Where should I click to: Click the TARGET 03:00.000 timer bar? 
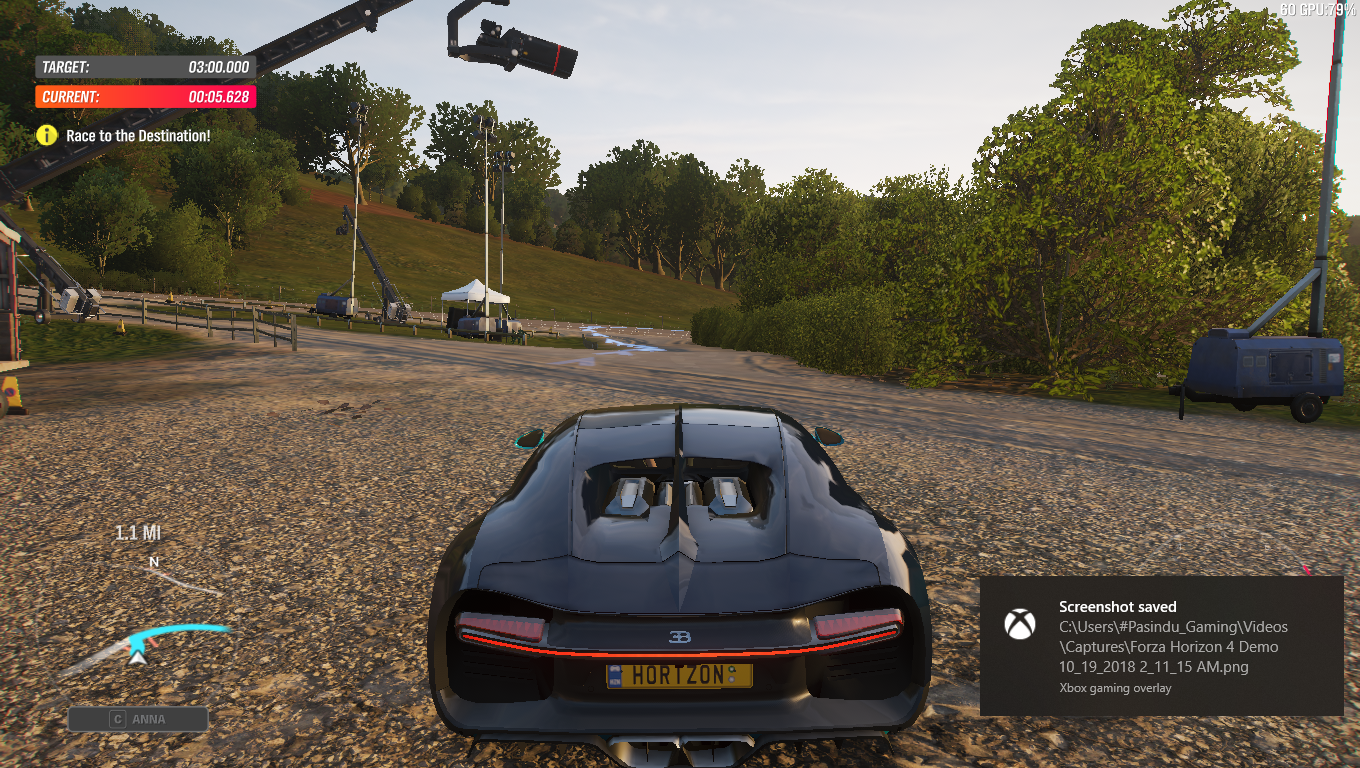(x=145, y=66)
